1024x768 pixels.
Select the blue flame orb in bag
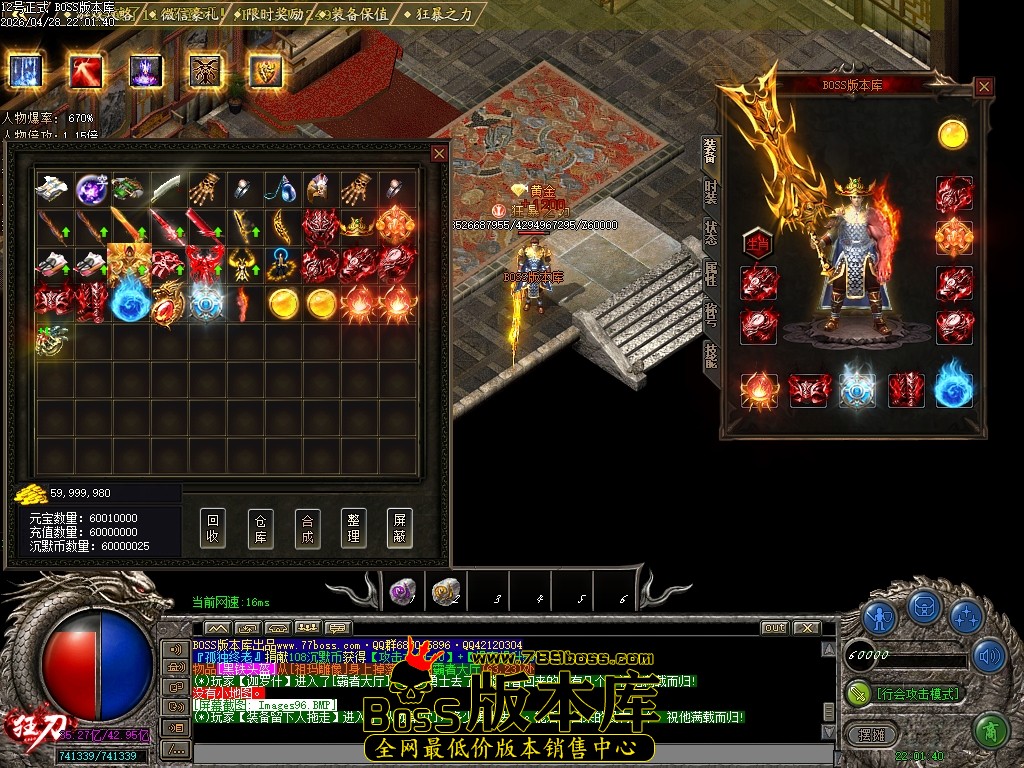(129, 301)
